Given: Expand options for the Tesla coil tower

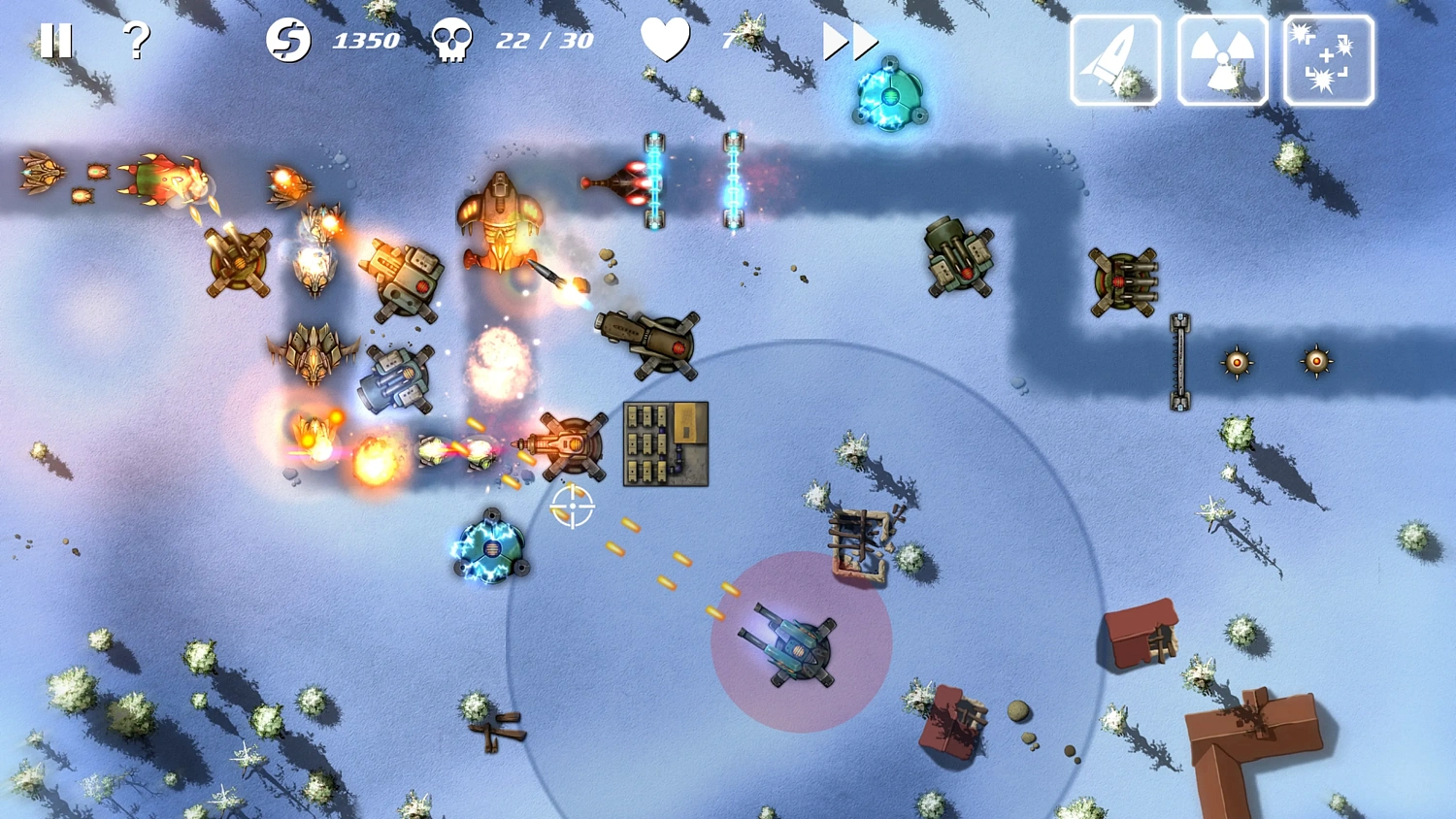Looking at the screenshot, I should click(495, 548).
